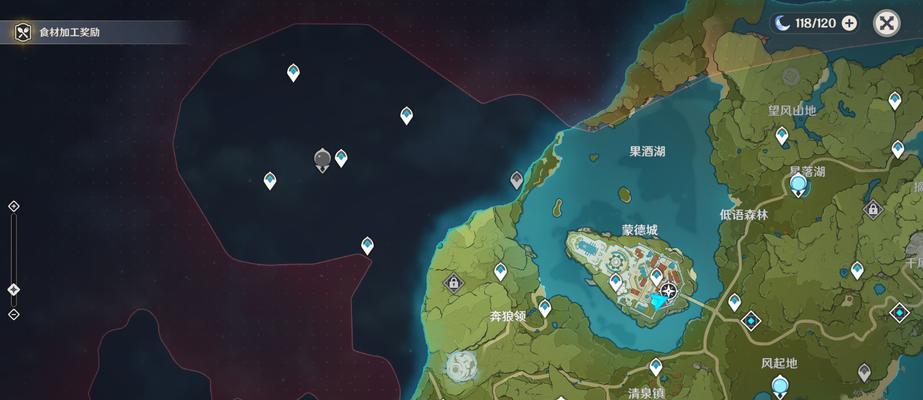Image resolution: width=923 pixels, height=400 pixels.
Task: Select the teleport waypoint above 清泉镇
Action: click(x=656, y=366)
